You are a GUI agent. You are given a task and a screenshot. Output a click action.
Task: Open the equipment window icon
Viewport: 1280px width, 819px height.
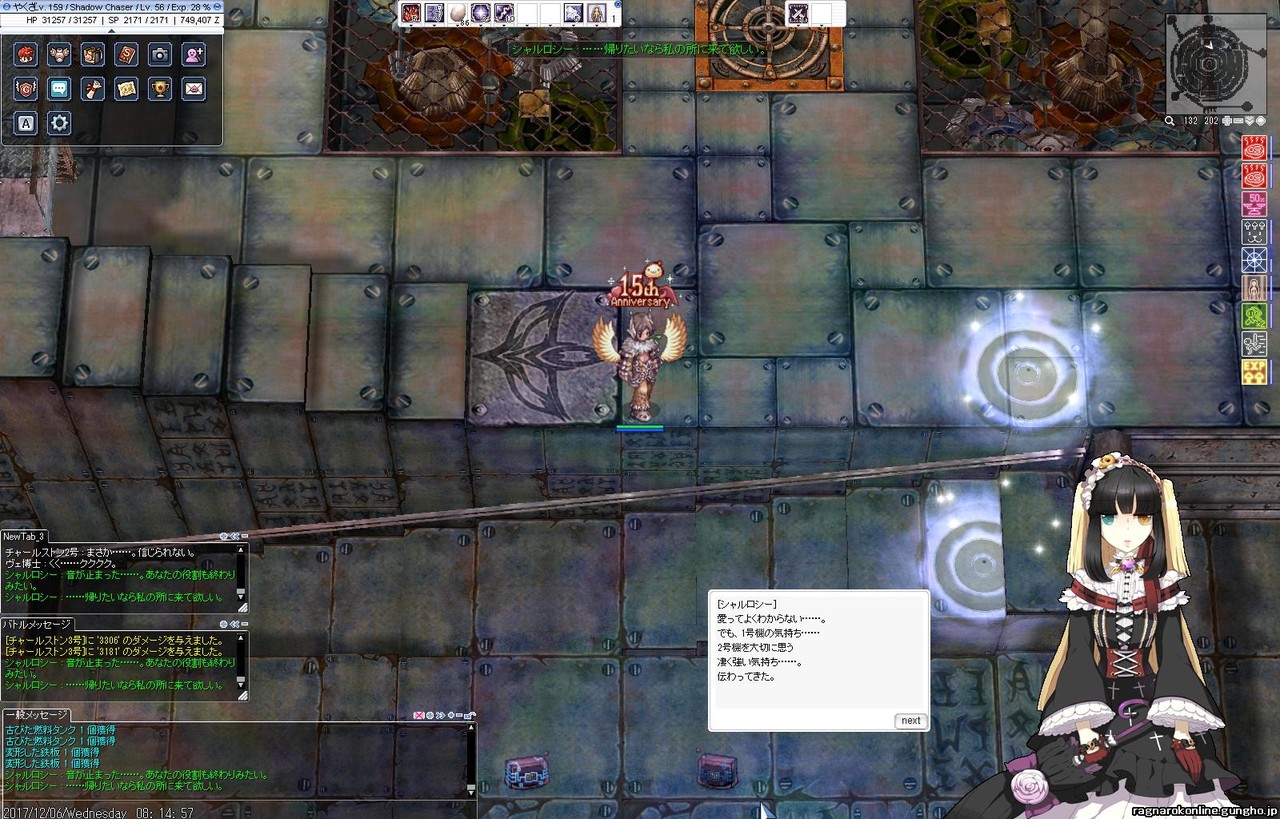(59, 55)
